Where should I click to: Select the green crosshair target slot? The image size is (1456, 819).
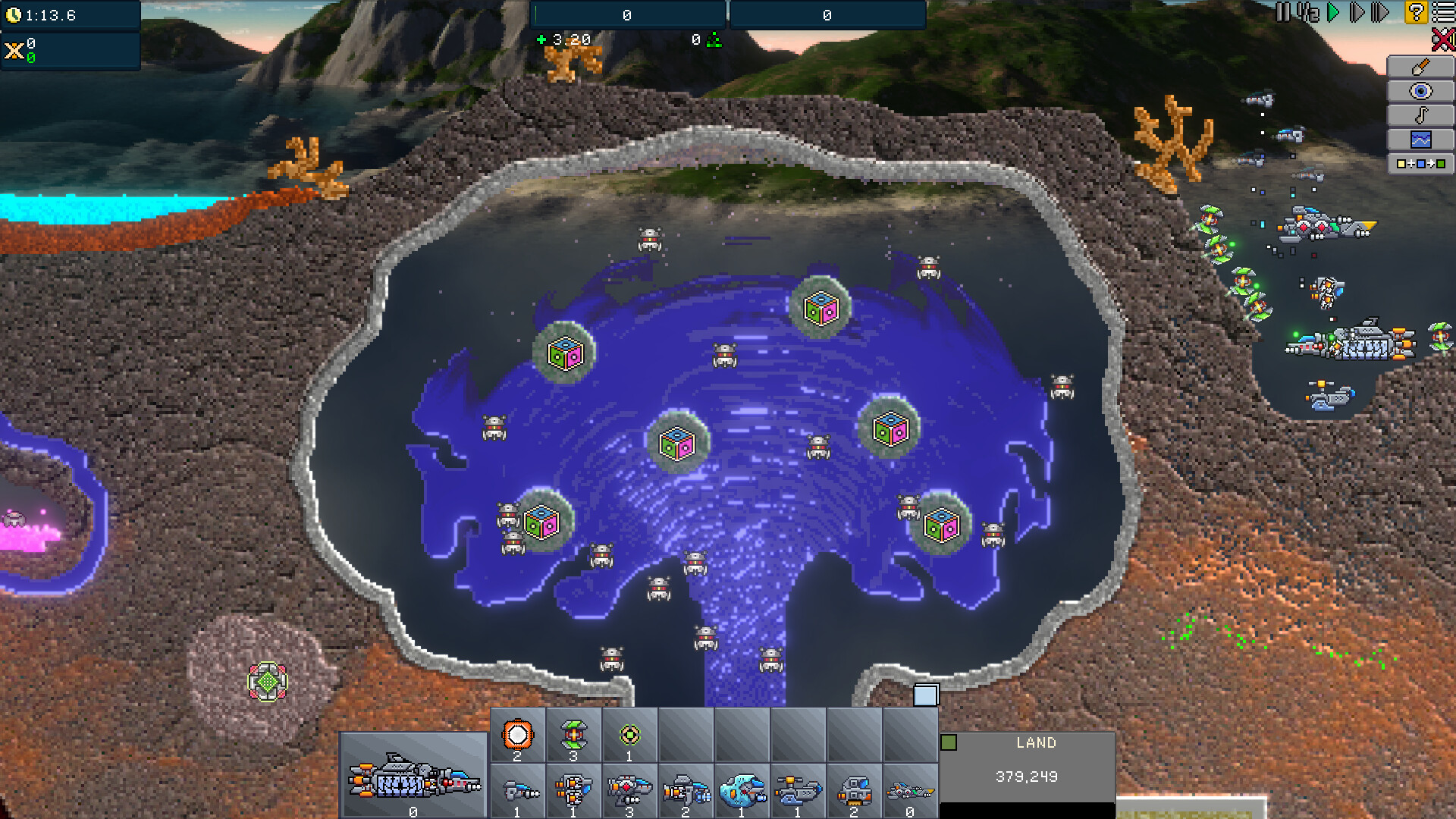coord(629,735)
